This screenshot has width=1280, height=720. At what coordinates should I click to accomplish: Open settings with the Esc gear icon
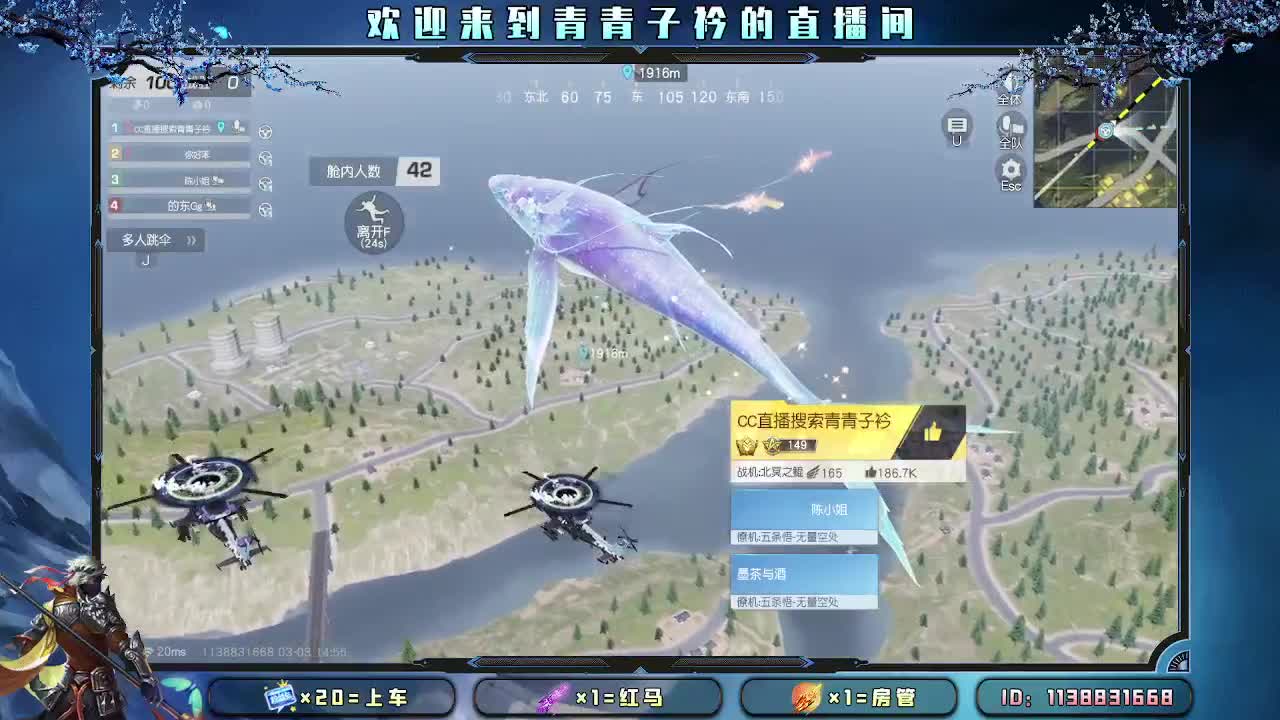tap(1011, 168)
